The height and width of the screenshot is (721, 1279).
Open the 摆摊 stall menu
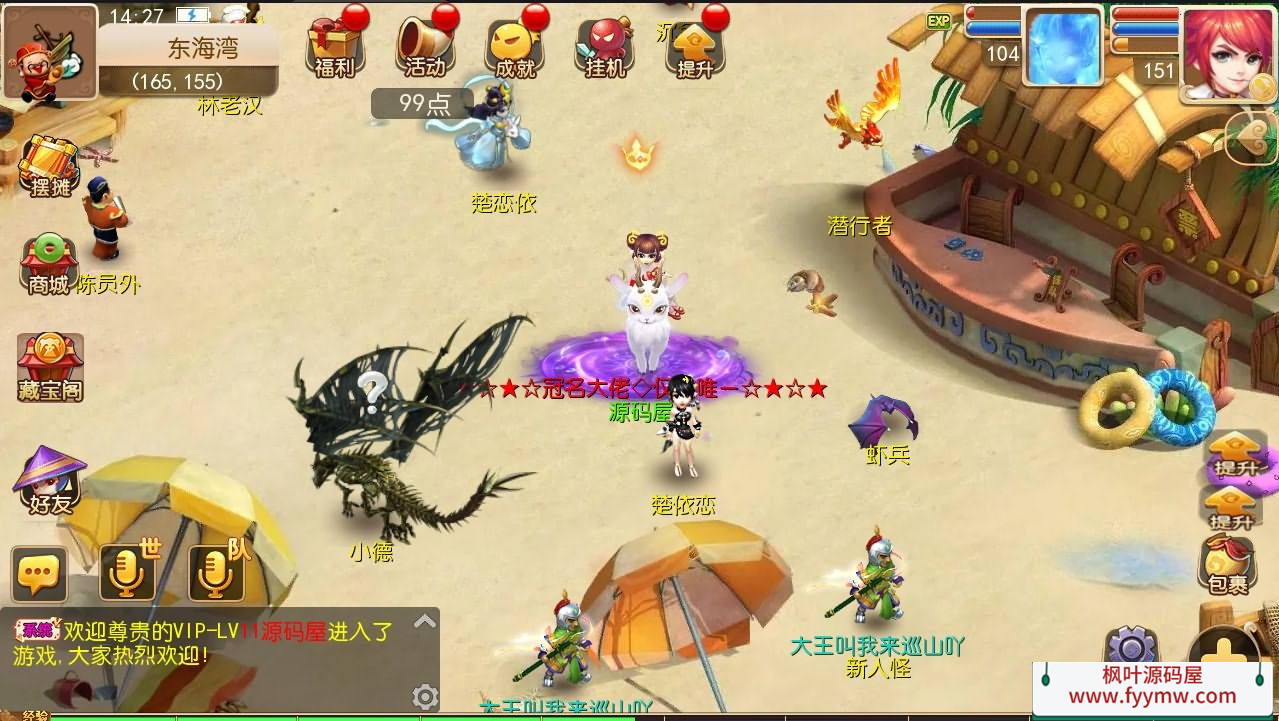pyautogui.click(x=49, y=165)
